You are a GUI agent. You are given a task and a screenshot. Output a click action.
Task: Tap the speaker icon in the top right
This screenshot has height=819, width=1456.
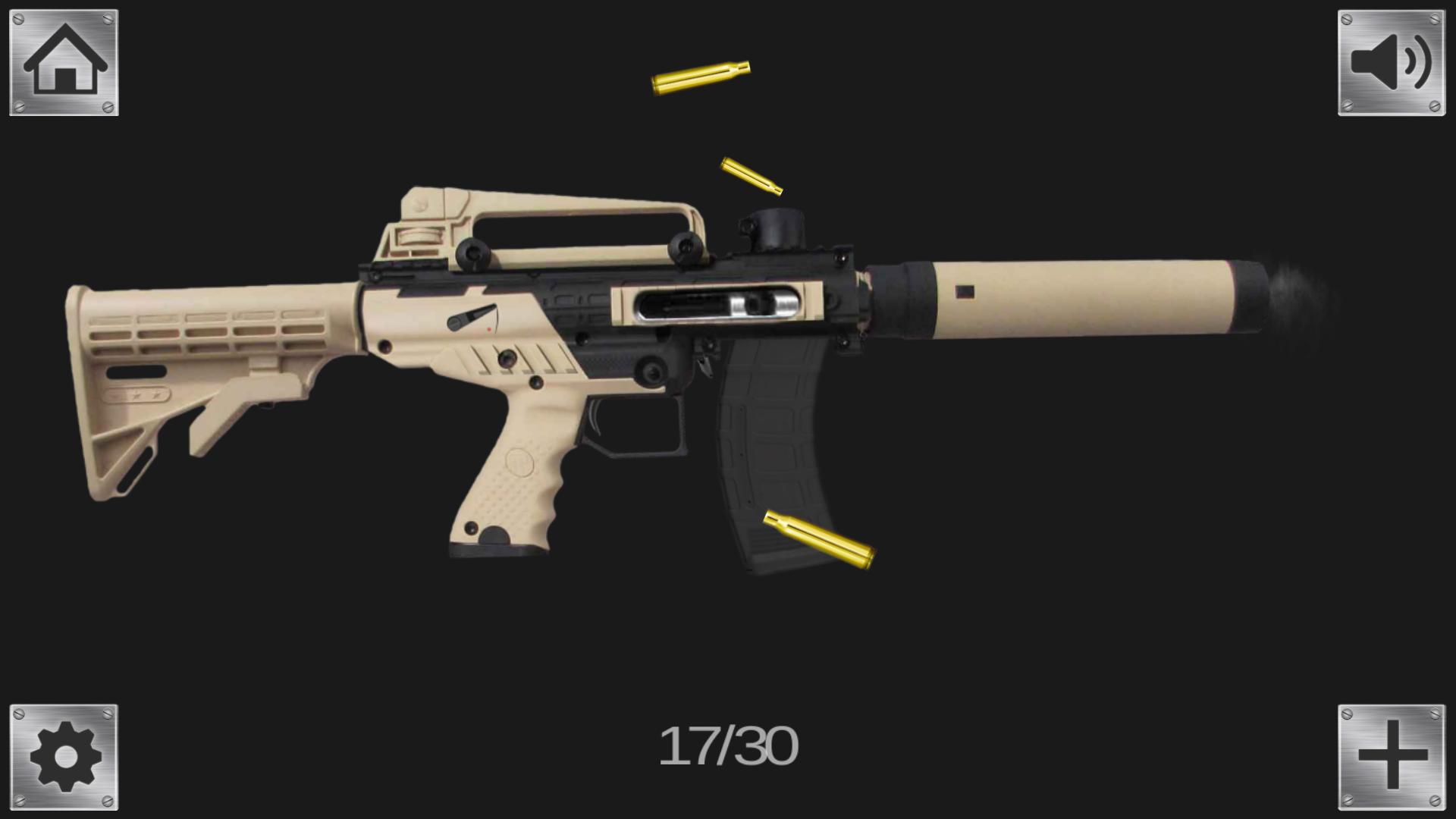pyautogui.click(x=1392, y=62)
